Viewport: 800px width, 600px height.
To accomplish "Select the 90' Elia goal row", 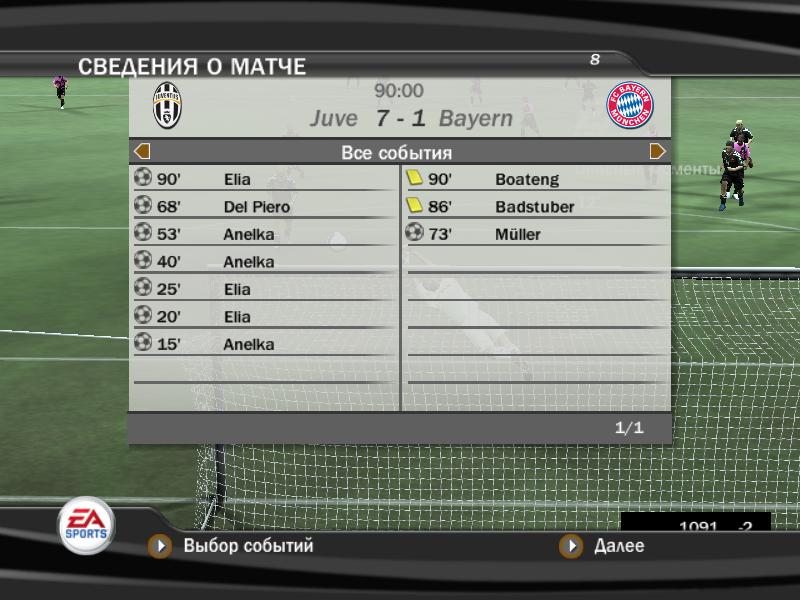I will pyautogui.click(x=264, y=180).
